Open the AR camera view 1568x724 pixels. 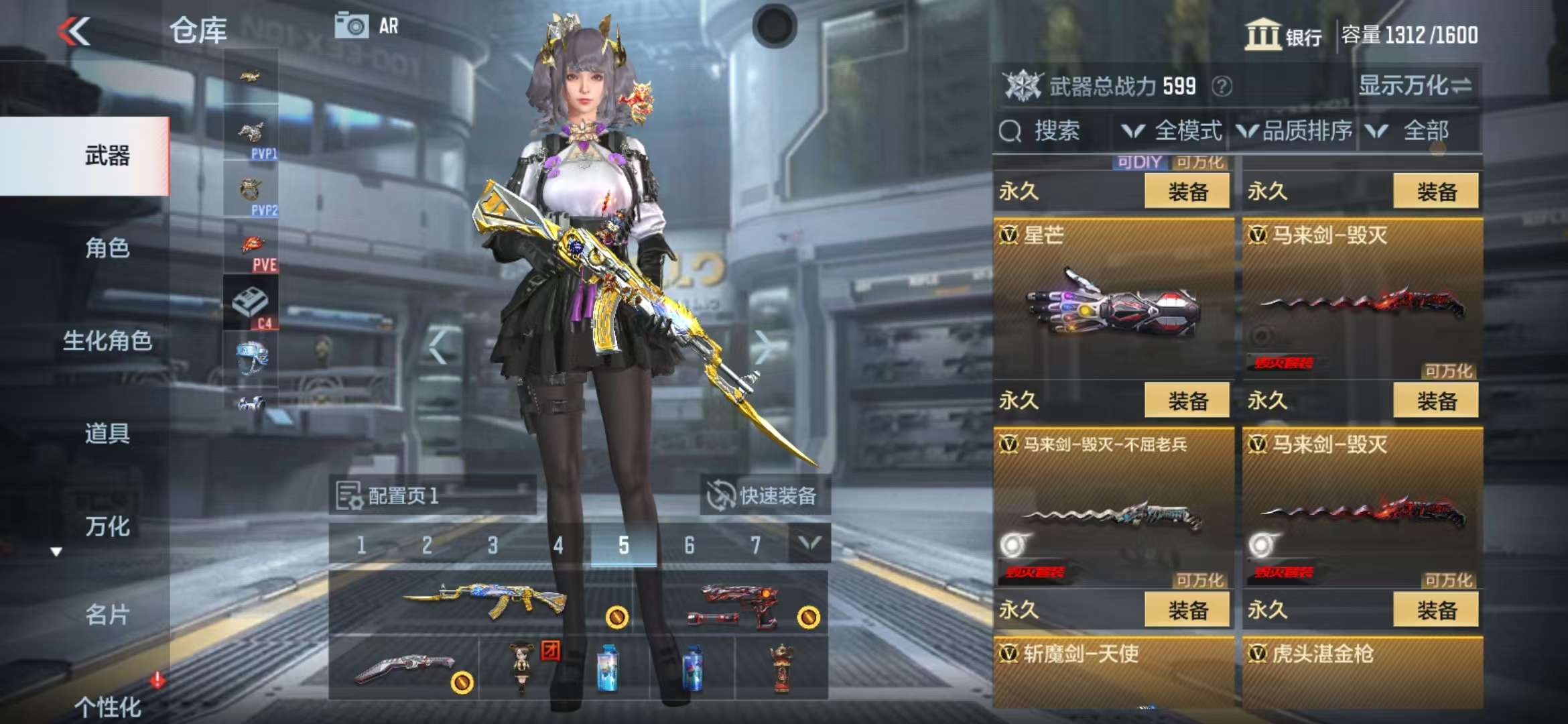coord(366,26)
